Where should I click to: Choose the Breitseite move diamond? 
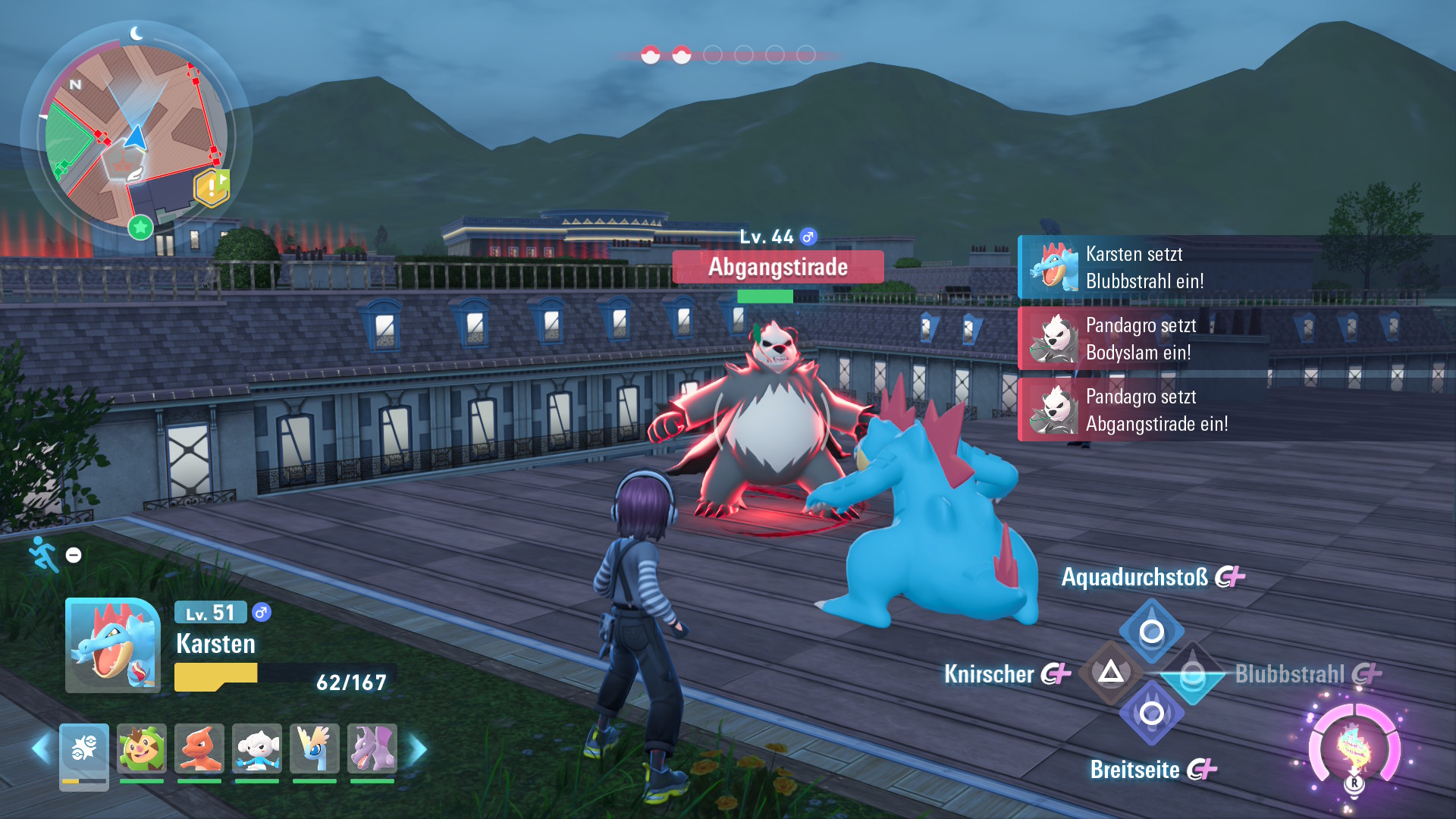(1151, 714)
